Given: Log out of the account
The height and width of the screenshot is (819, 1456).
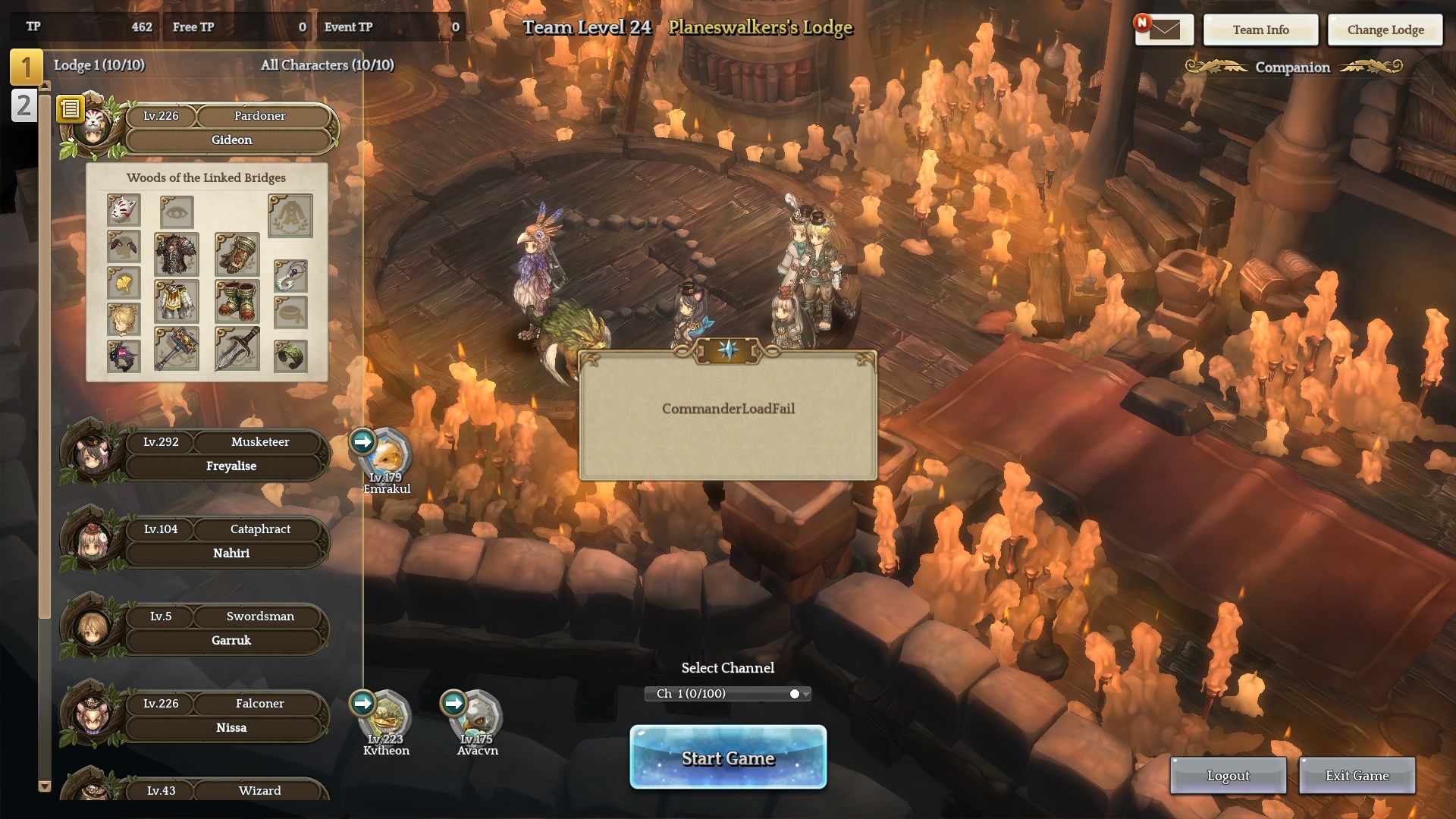Looking at the screenshot, I should (x=1228, y=776).
